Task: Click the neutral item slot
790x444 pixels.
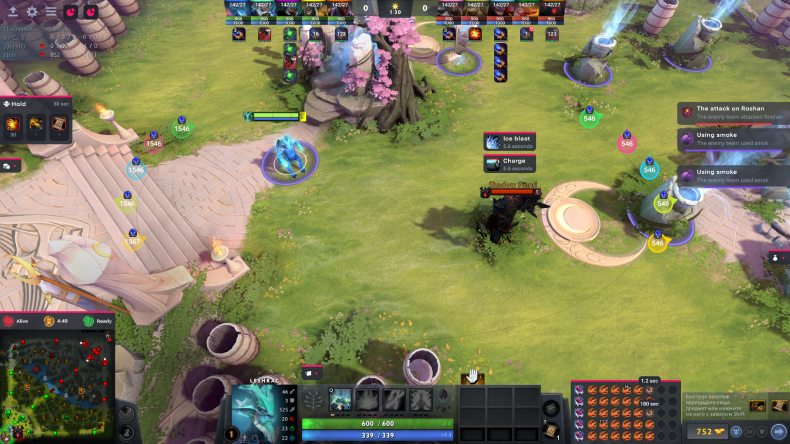Action: pos(551,404)
